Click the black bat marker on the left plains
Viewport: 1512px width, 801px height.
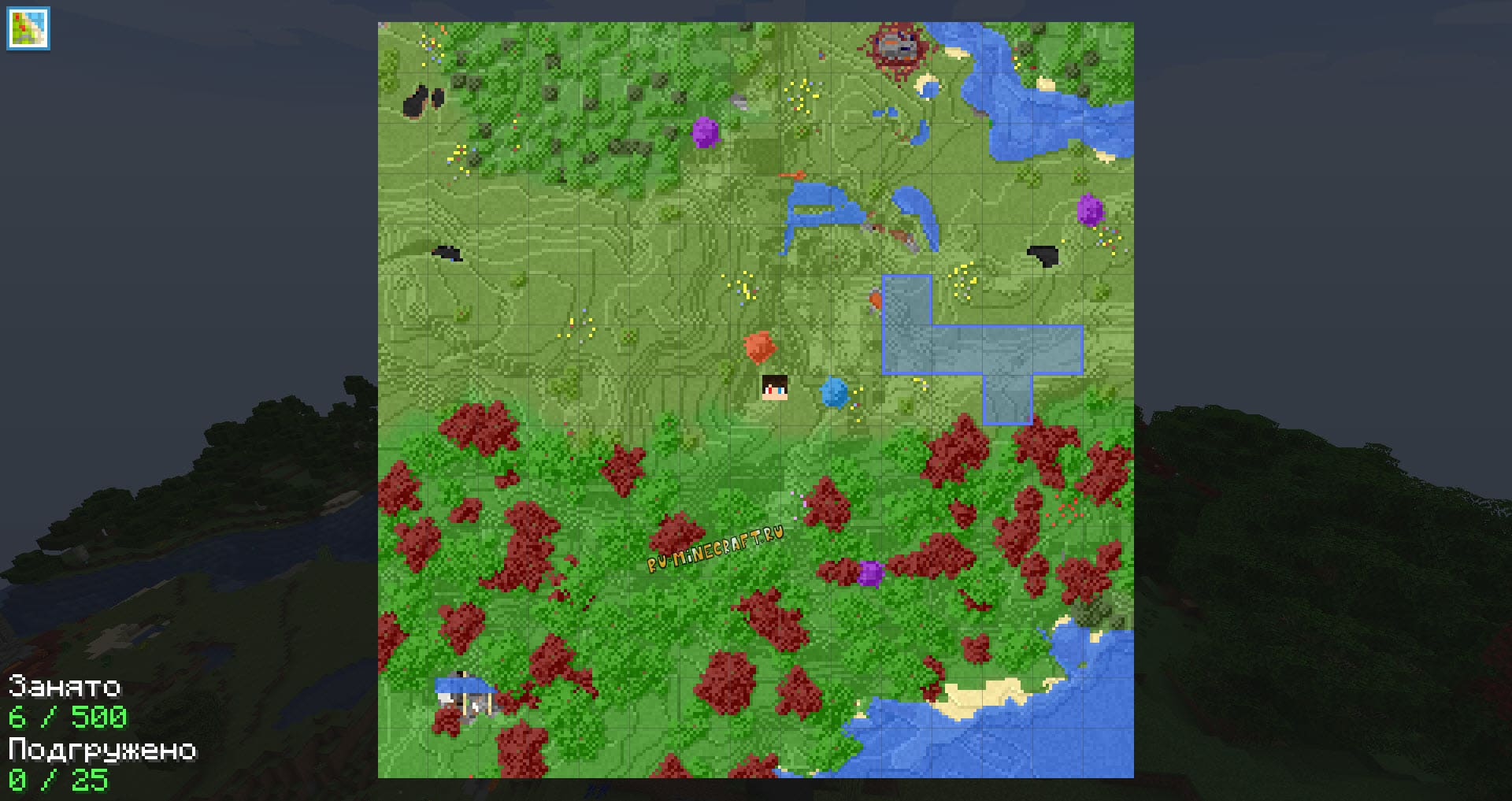tap(446, 254)
